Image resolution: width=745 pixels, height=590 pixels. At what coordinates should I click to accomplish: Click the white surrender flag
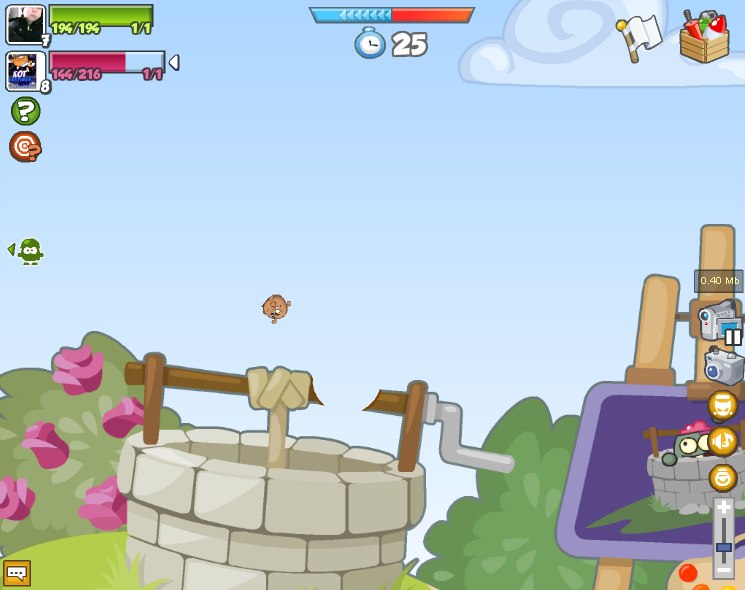(640, 37)
